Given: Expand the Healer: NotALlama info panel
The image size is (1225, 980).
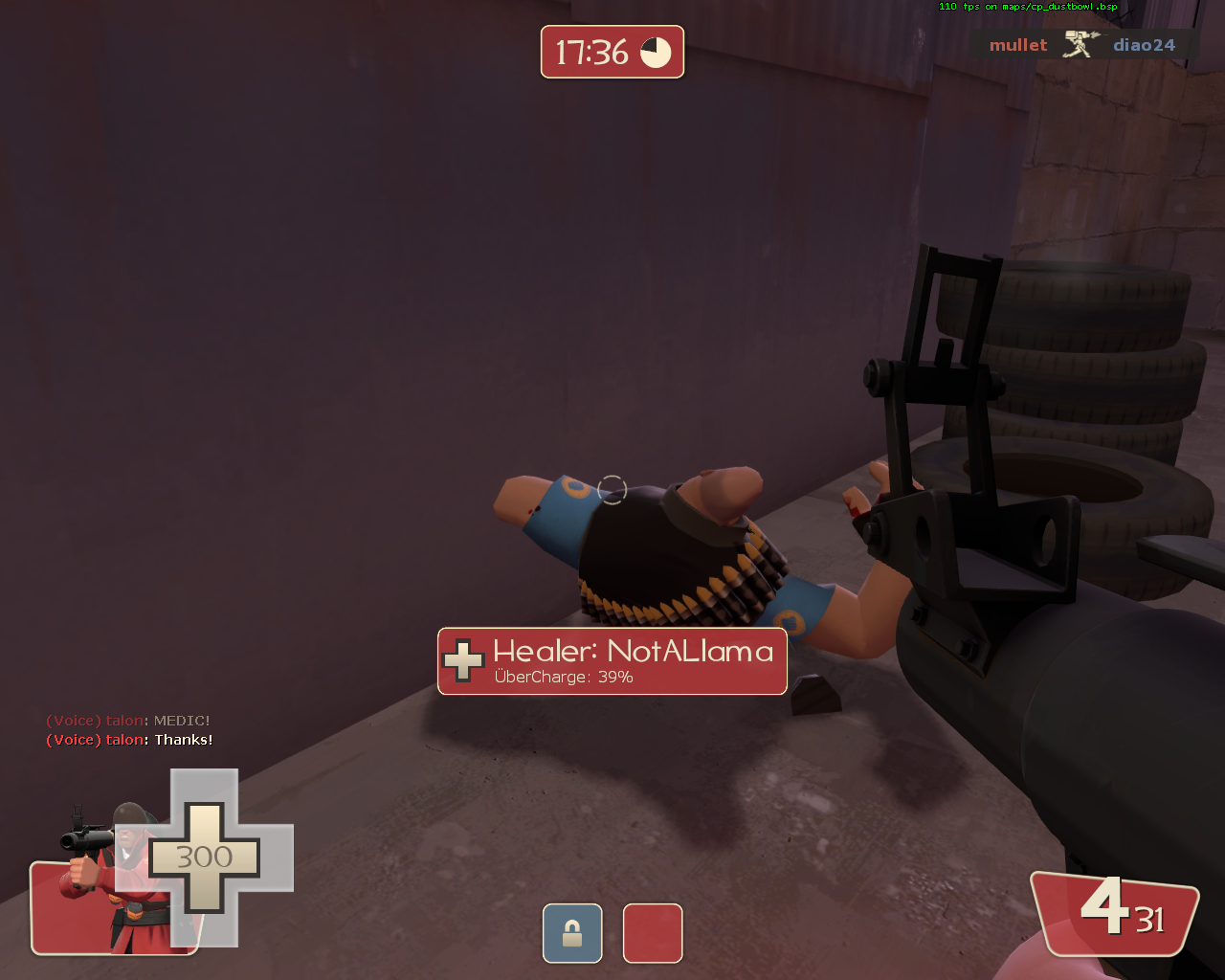Looking at the screenshot, I should click(x=612, y=660).
